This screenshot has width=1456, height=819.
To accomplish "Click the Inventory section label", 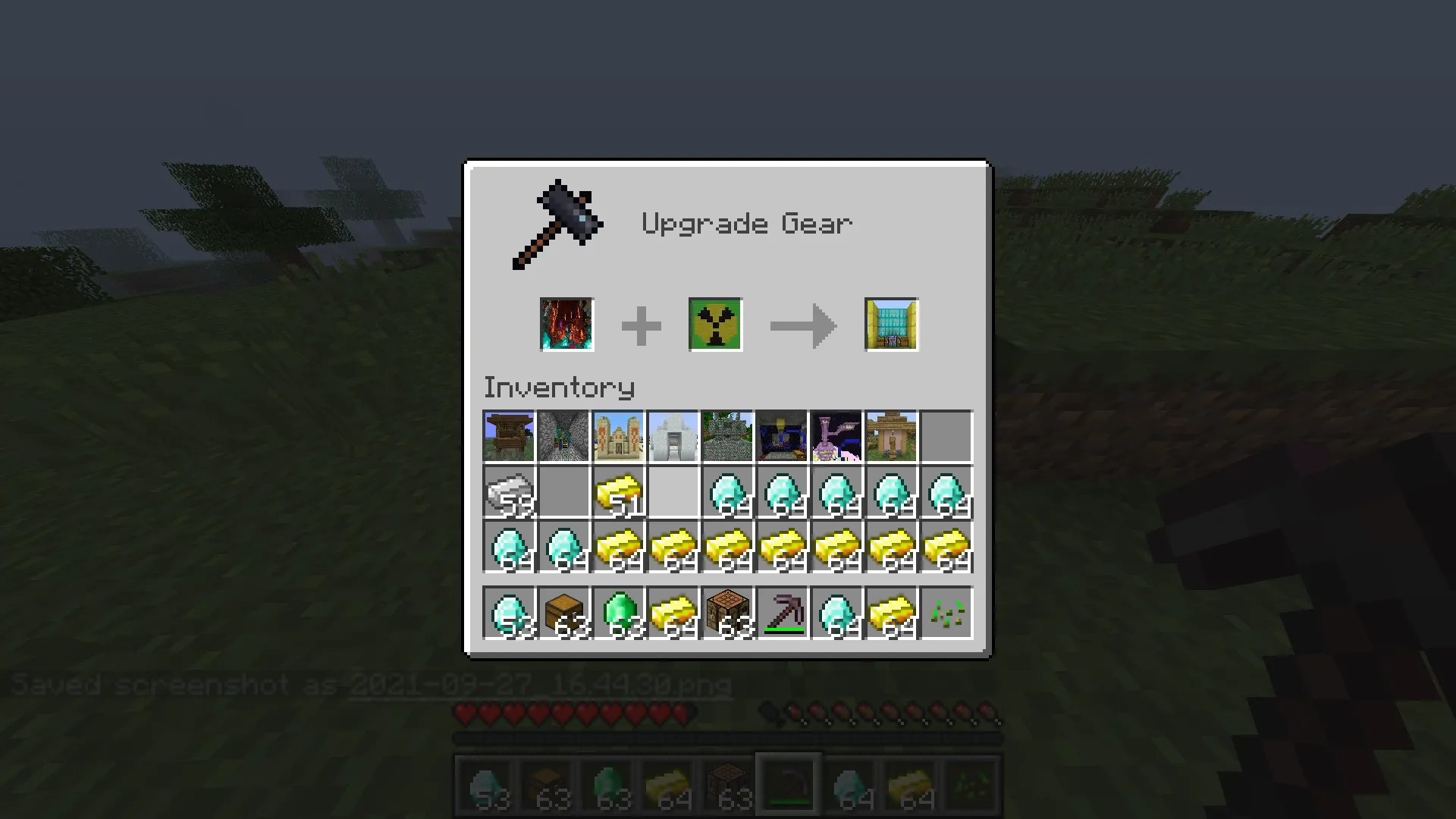I will [559, 387].
